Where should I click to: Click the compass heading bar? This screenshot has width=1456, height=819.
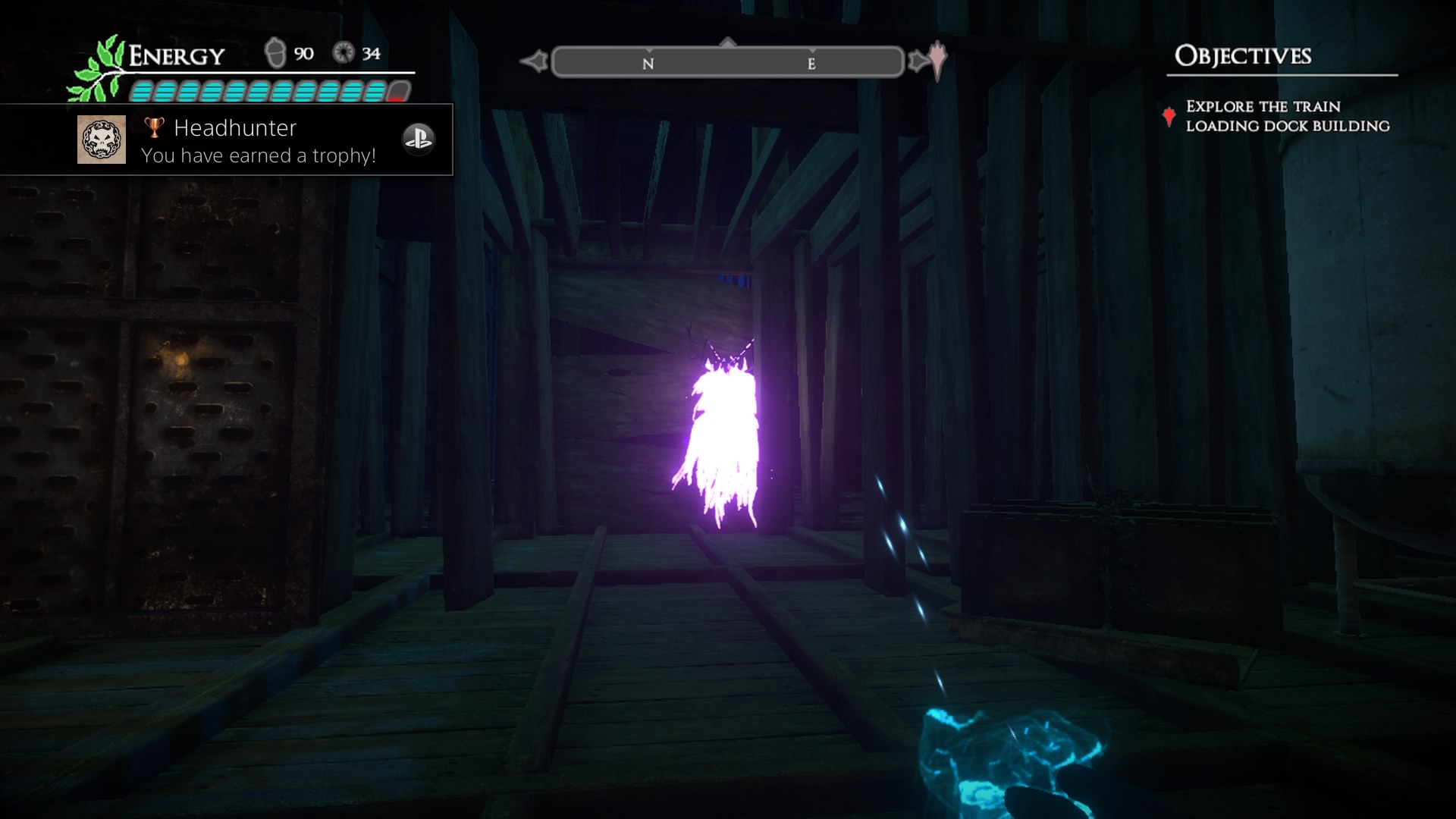tap(728, 62)
